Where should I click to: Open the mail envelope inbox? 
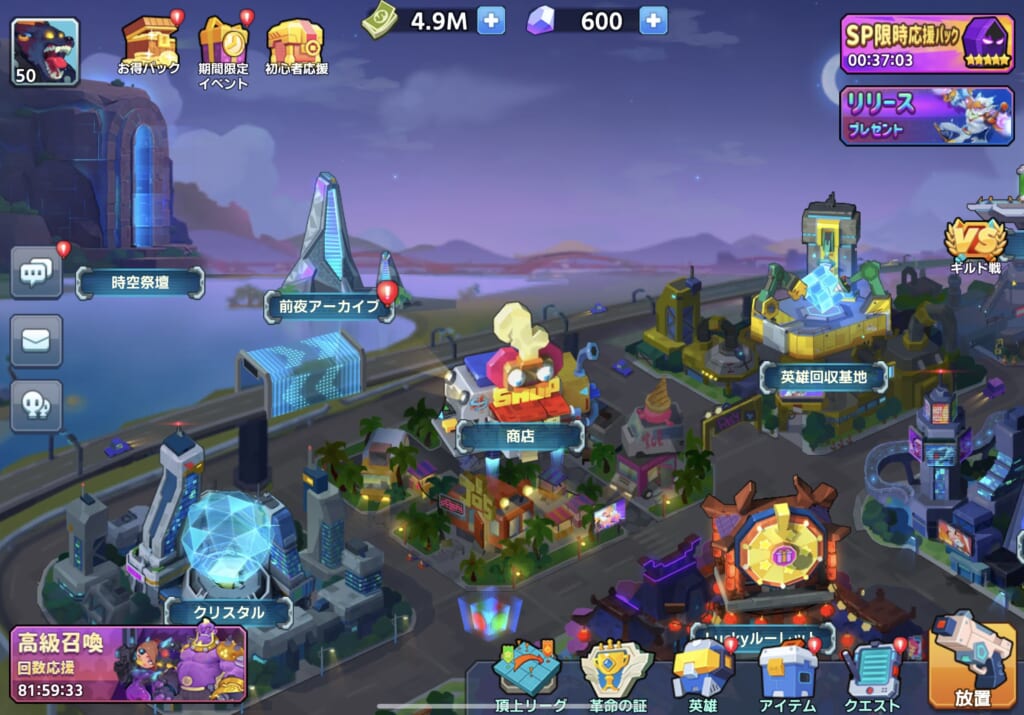pyautogui.click(x=36, y=340)
